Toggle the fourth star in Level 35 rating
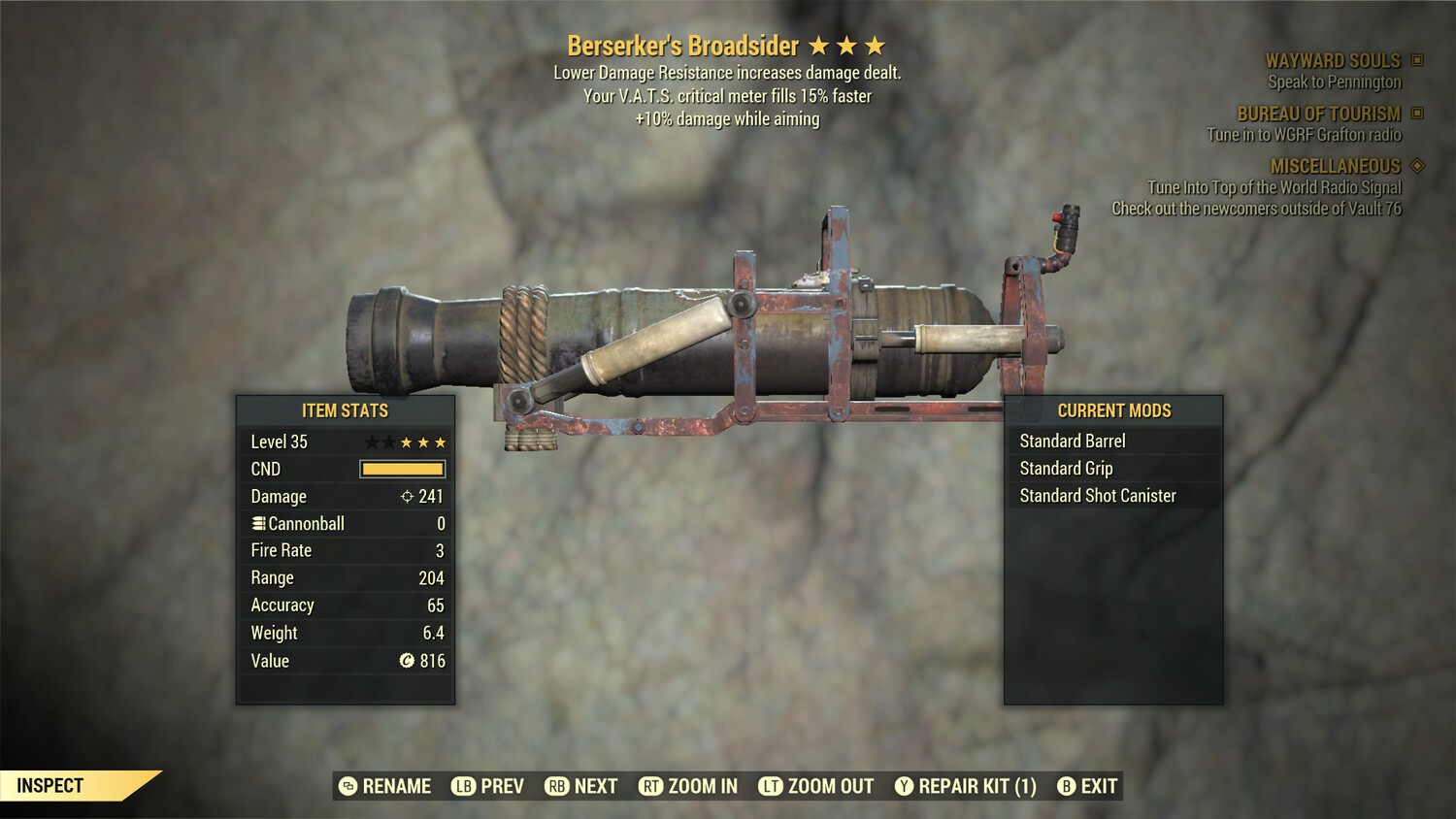 tap(424, 442)
